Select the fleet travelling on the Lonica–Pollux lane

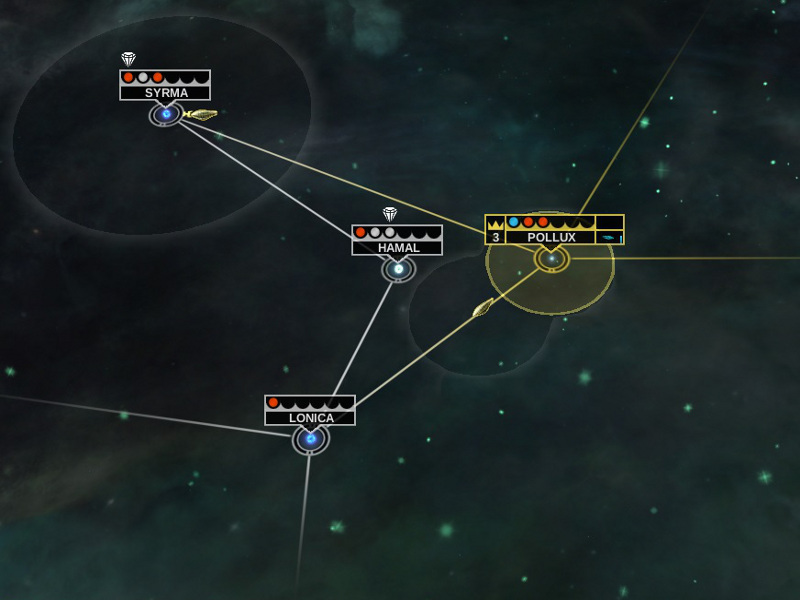click(483, 308)
